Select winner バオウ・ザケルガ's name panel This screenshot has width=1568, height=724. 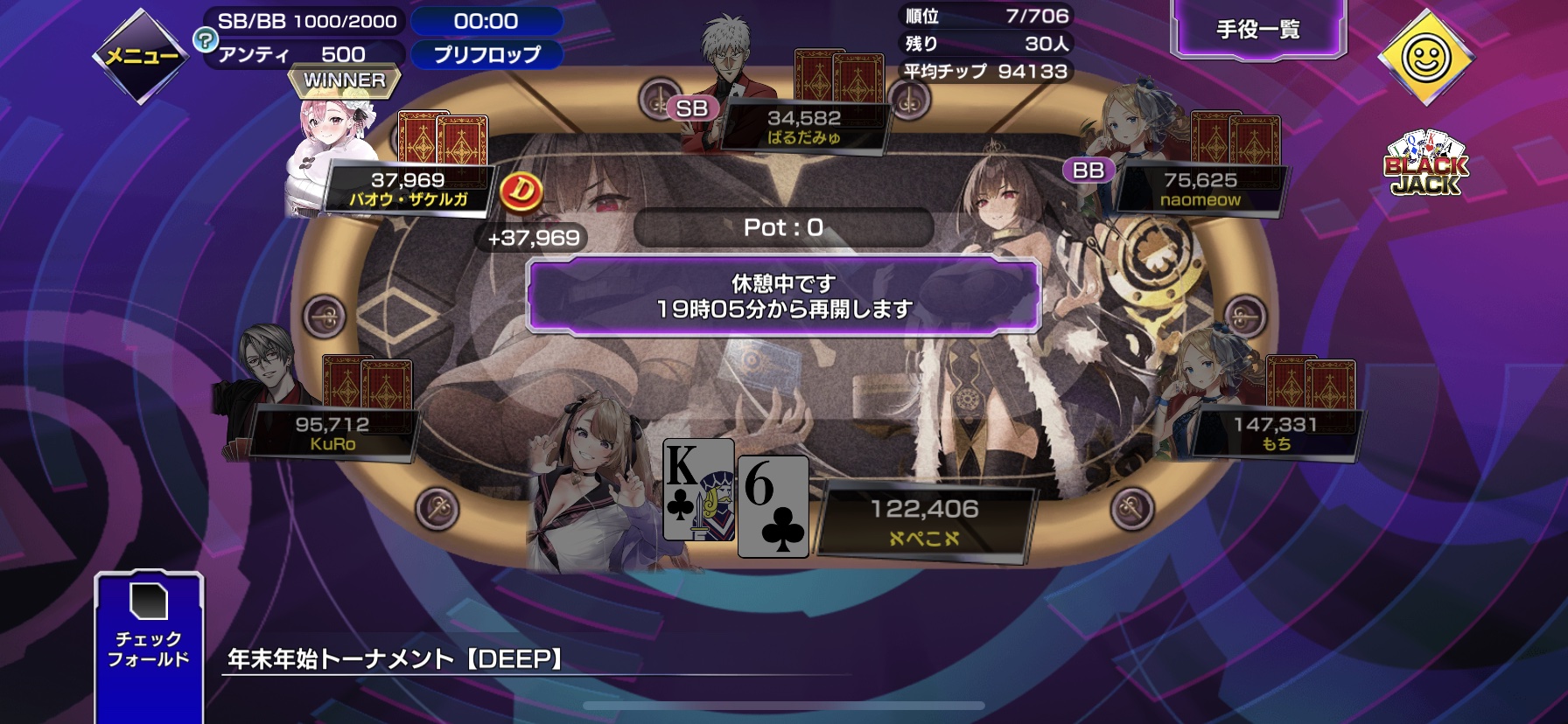pyautogui.click(x=408, y=189)
